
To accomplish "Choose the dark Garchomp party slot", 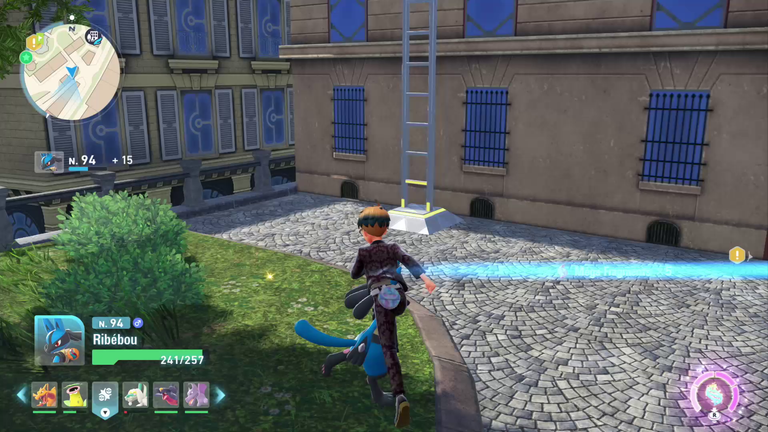I will [x=166, y=396].
